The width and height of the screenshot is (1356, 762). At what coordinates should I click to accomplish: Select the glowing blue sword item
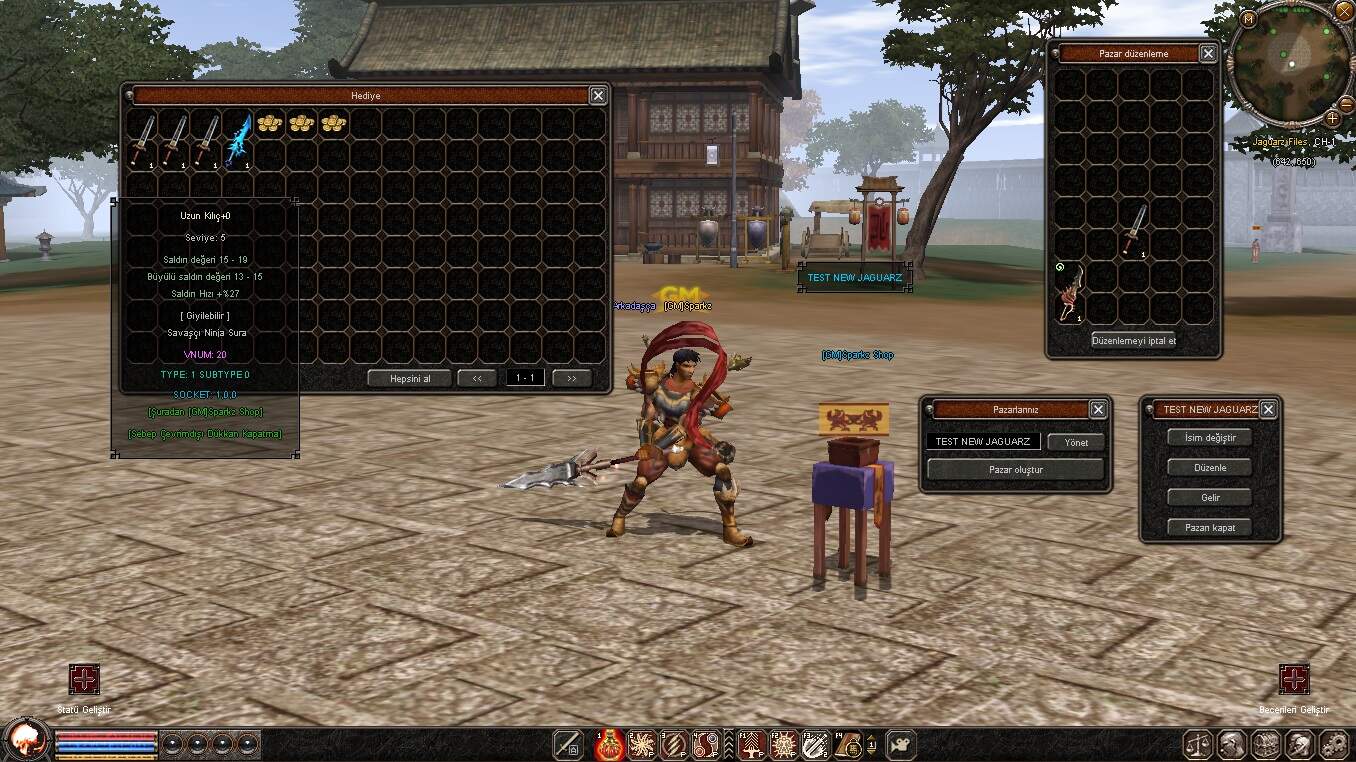(238, 141)
